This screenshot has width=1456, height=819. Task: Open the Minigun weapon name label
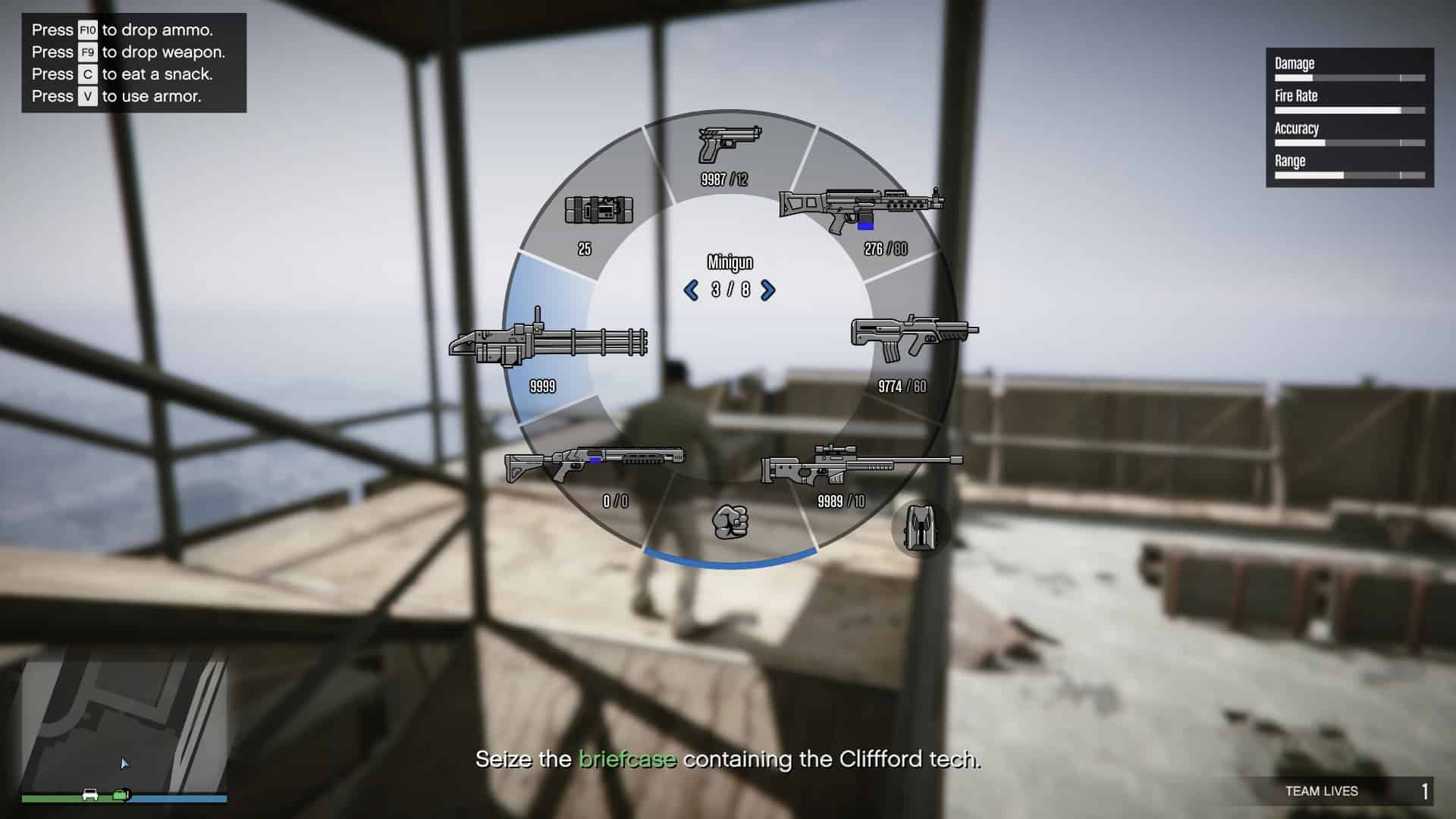(x=728, y=262)
